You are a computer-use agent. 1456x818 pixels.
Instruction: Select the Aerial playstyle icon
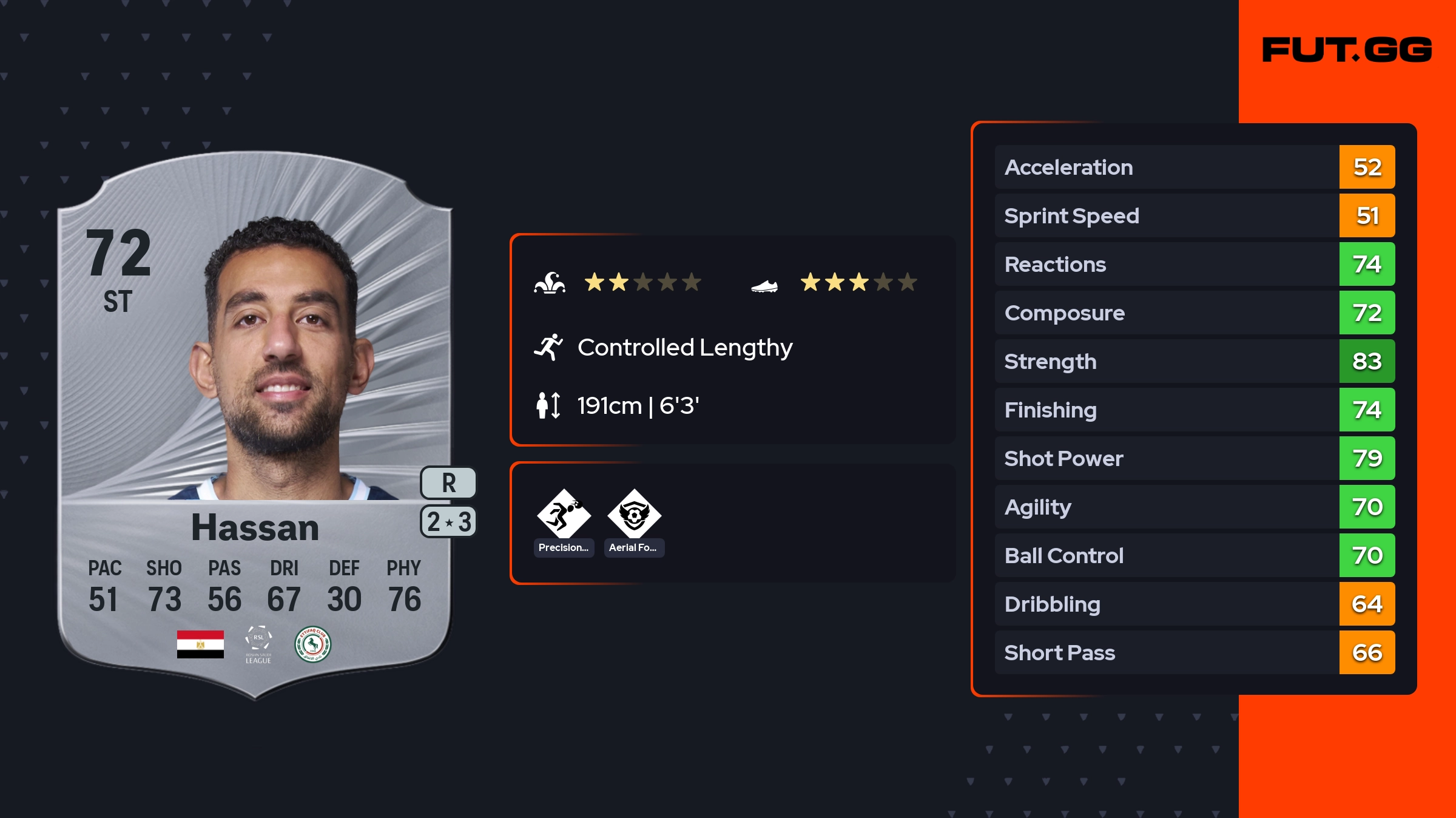click(634, 515)
